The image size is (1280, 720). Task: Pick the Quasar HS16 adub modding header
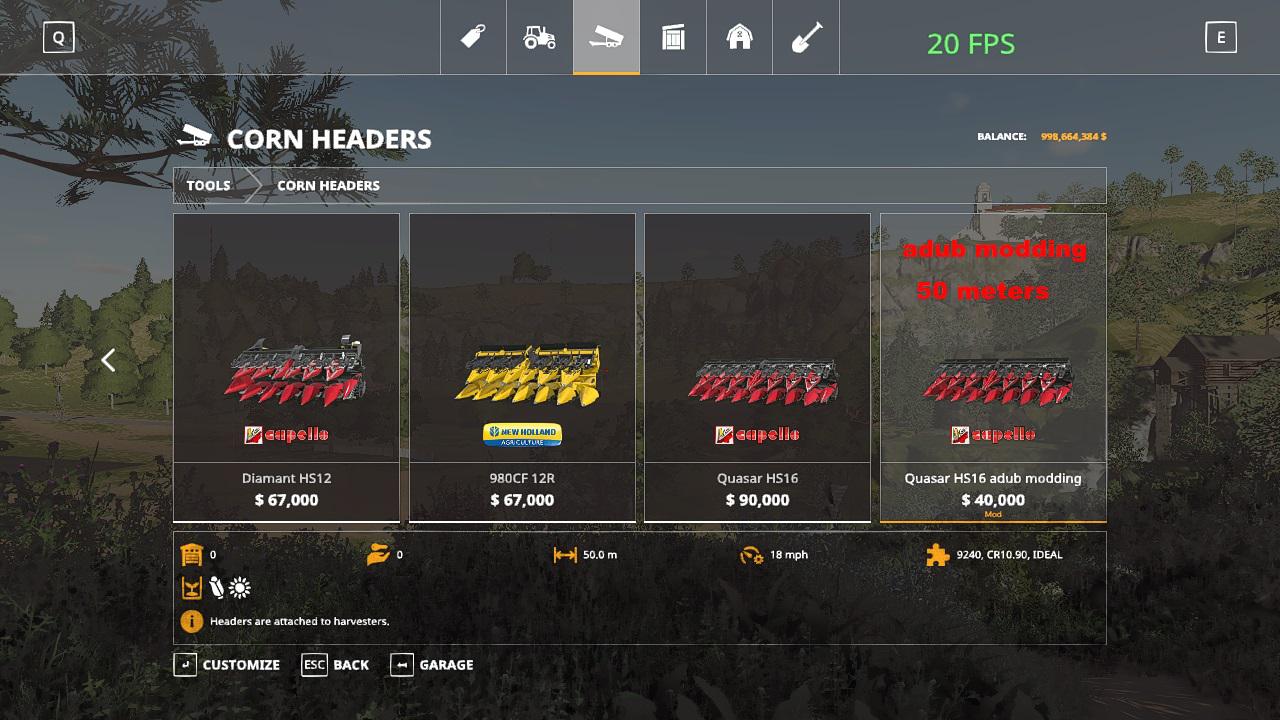click(993, 367)
